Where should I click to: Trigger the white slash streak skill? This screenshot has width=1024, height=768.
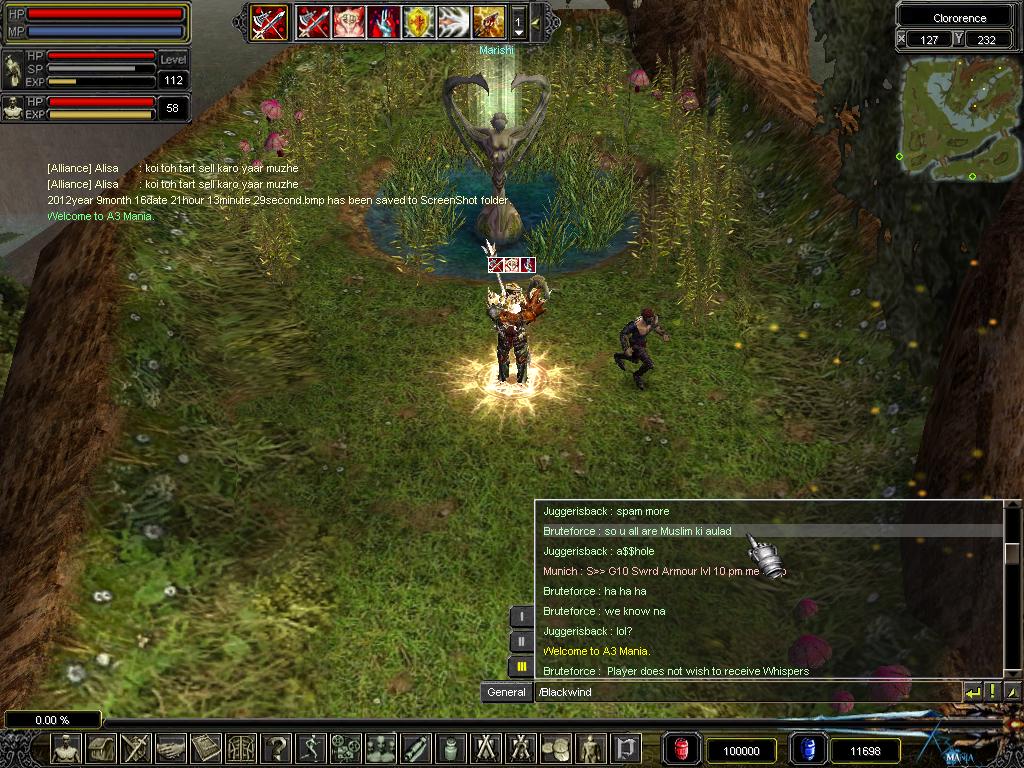453,21
